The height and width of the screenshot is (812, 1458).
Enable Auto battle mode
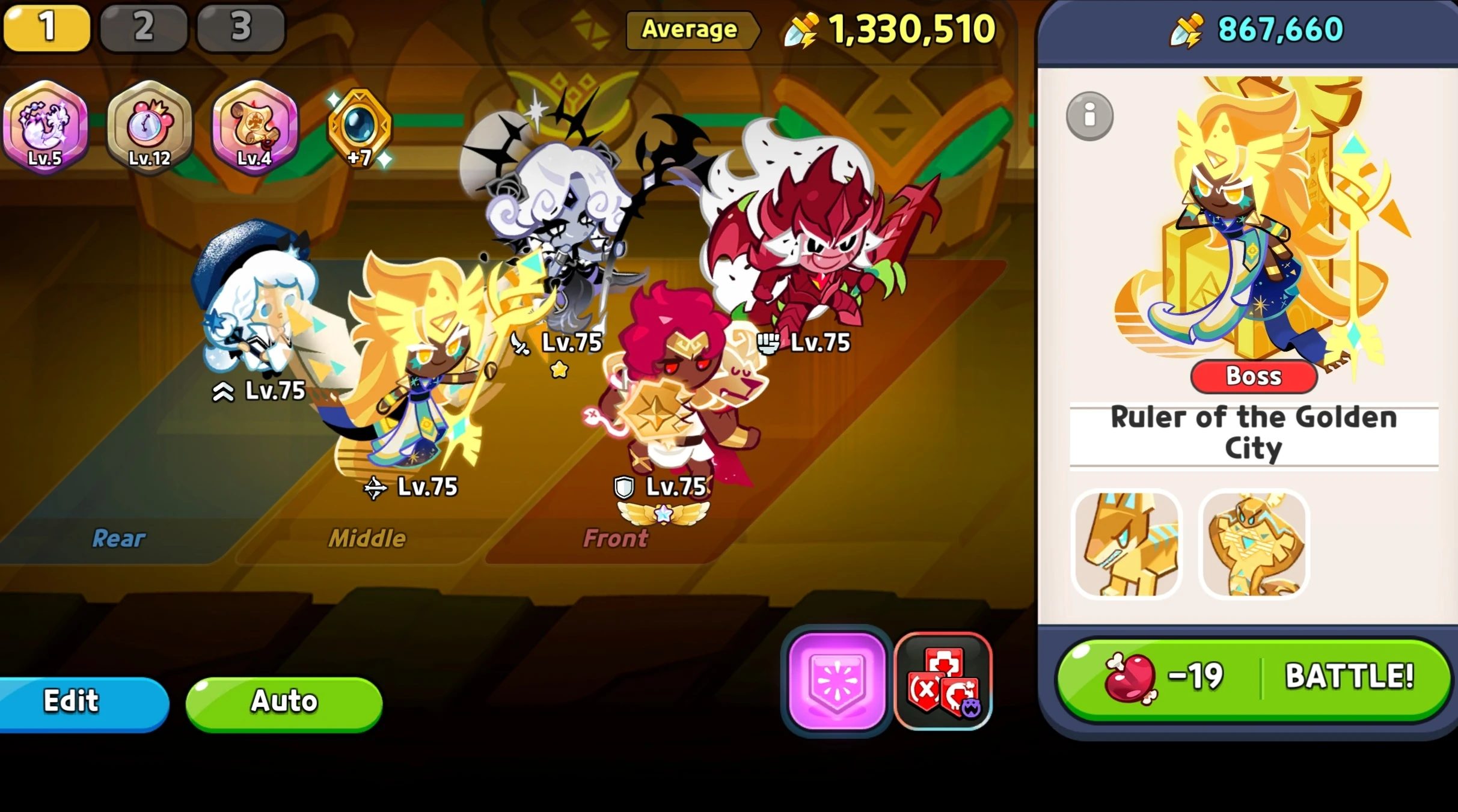click(284, 700)
